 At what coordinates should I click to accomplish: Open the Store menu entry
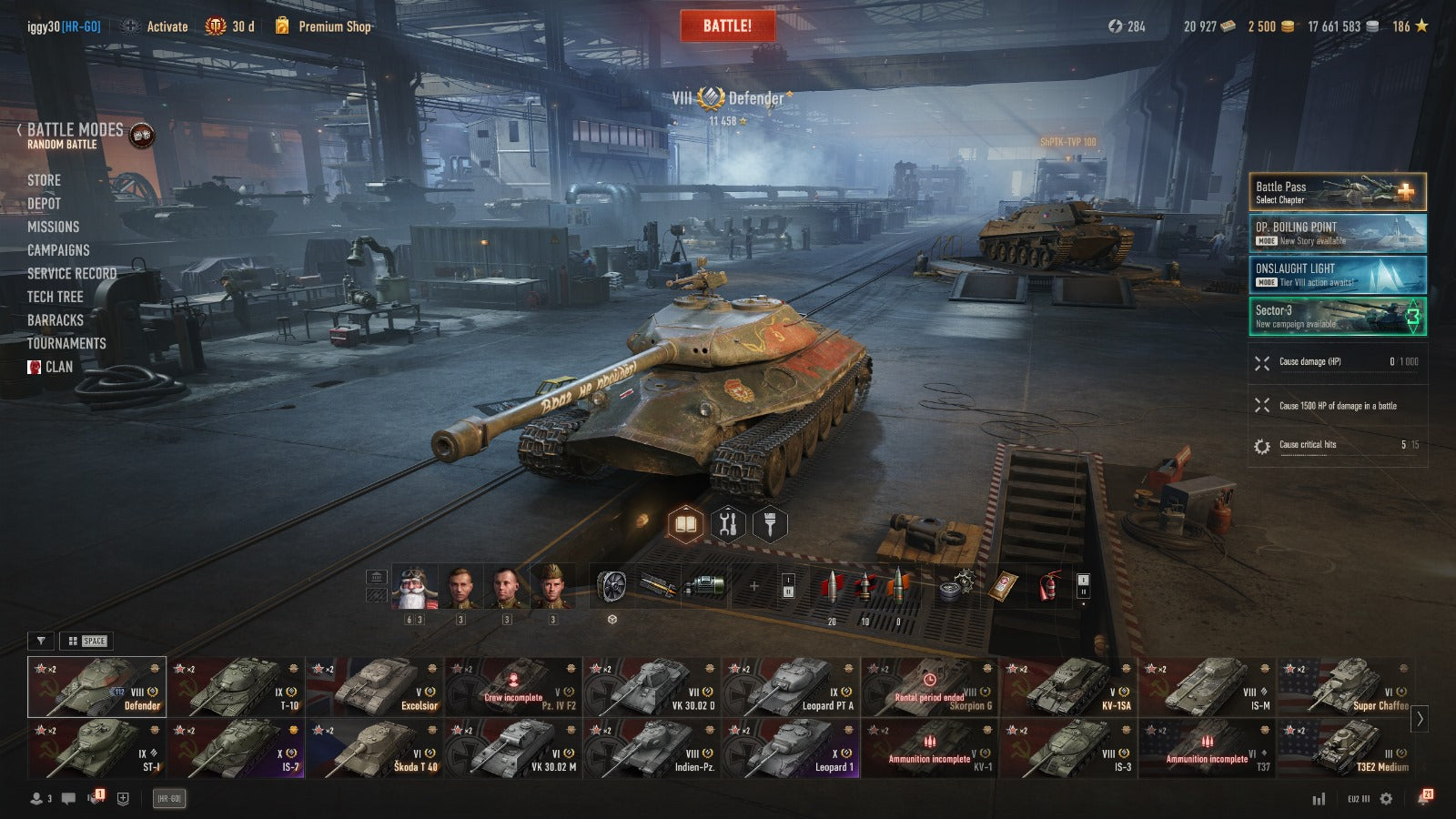pyautogui.click(x=44, y=180)
